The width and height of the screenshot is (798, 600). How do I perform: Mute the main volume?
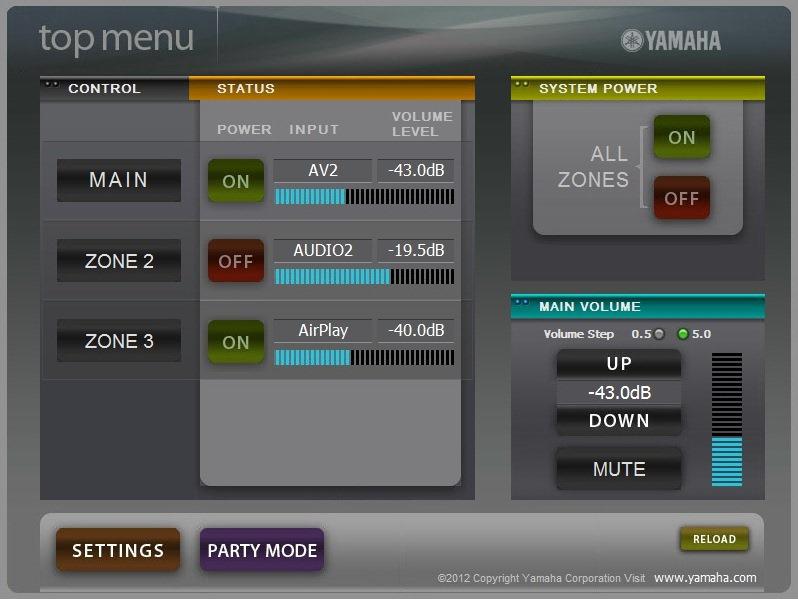coord(619,469)
